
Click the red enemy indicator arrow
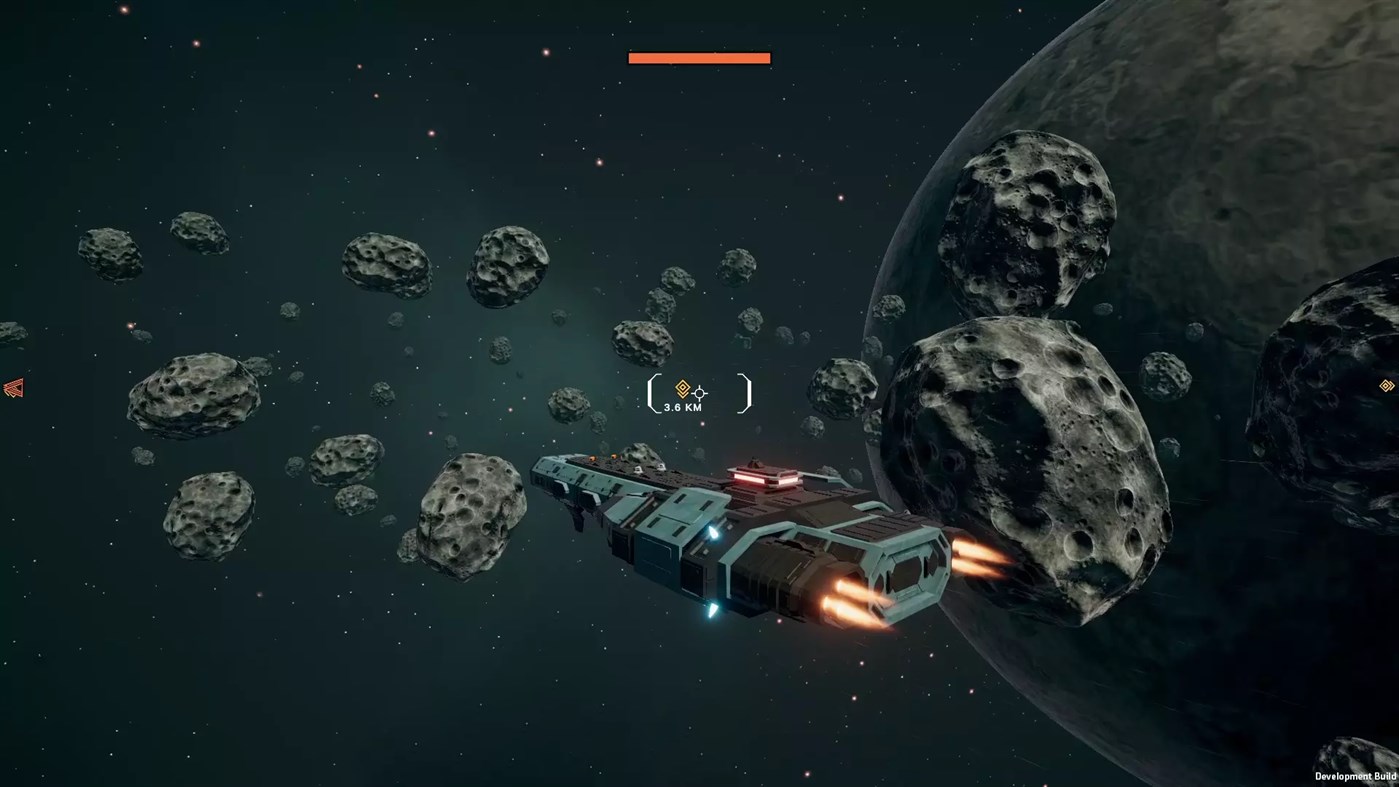(x=11, y=388)
